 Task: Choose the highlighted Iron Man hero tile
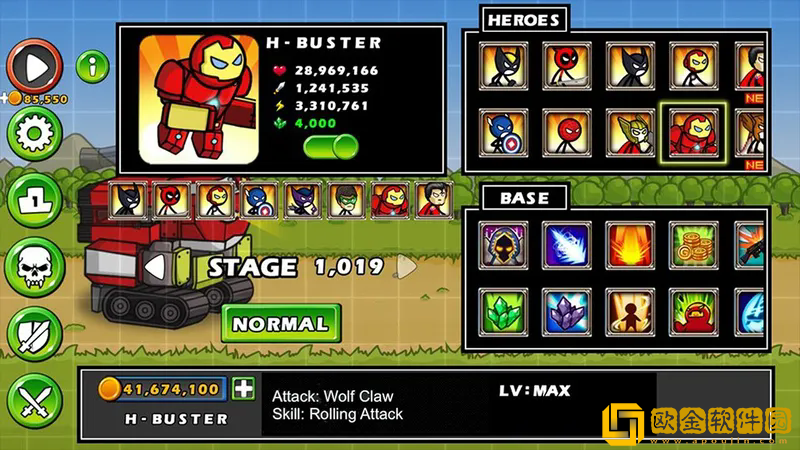coord(692,133)
